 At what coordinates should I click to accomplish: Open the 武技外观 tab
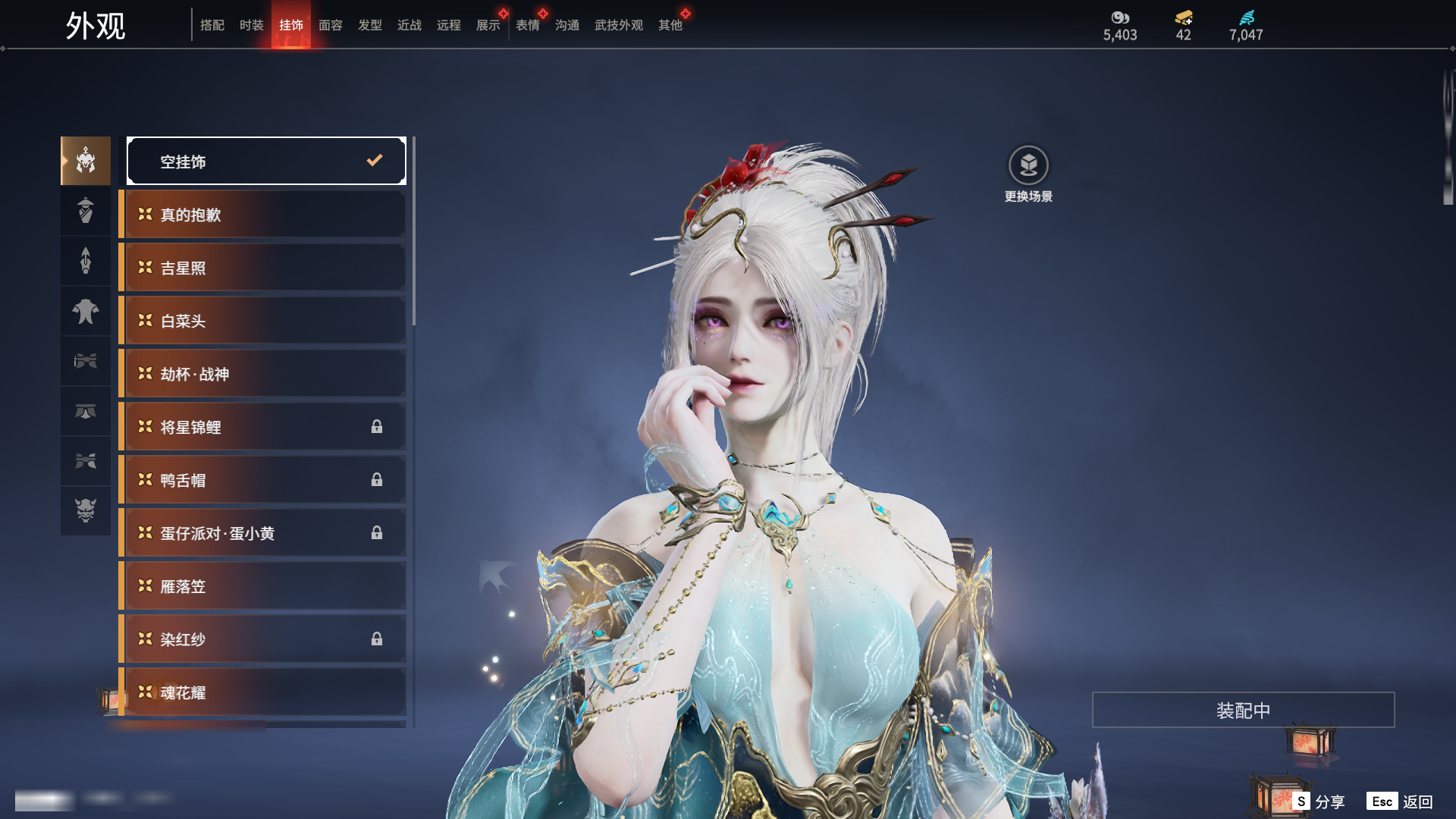point(618,25)
